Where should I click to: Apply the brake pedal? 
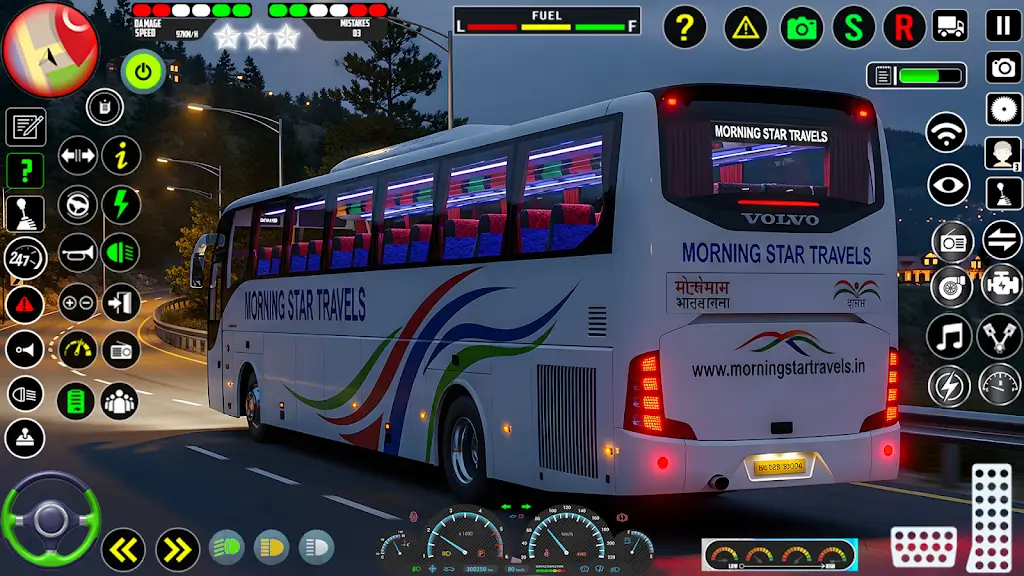pyautogui.click(x=923, y=548)
